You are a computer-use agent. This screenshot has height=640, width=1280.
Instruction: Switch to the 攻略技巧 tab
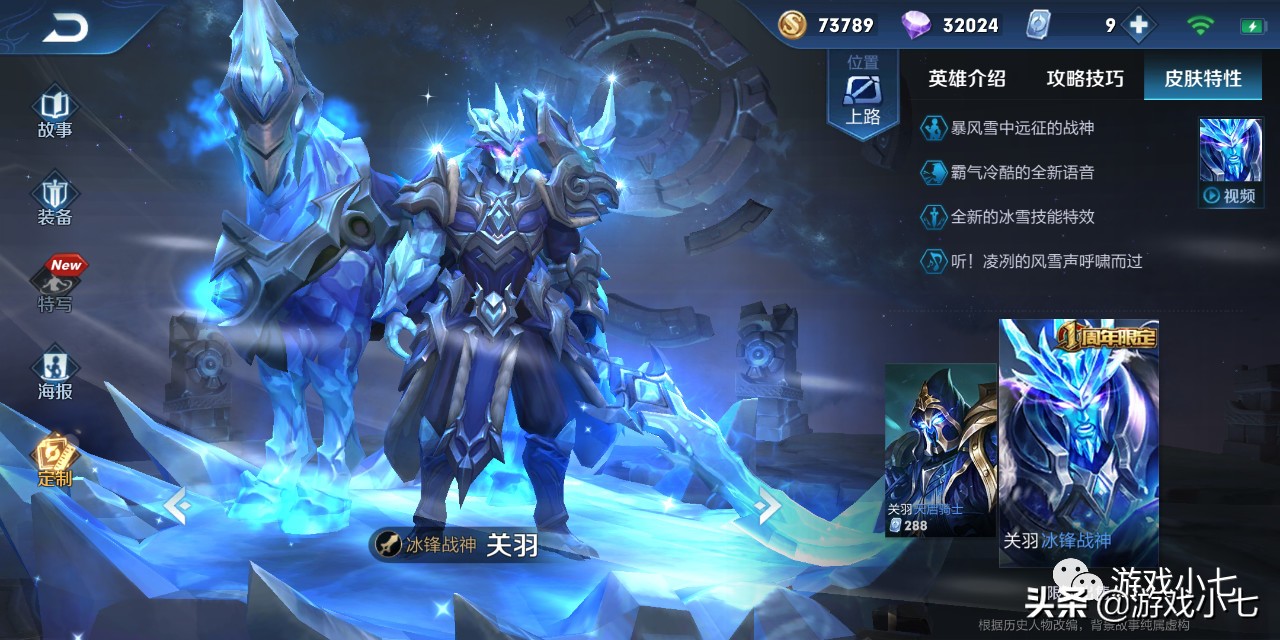(1085, 79)
